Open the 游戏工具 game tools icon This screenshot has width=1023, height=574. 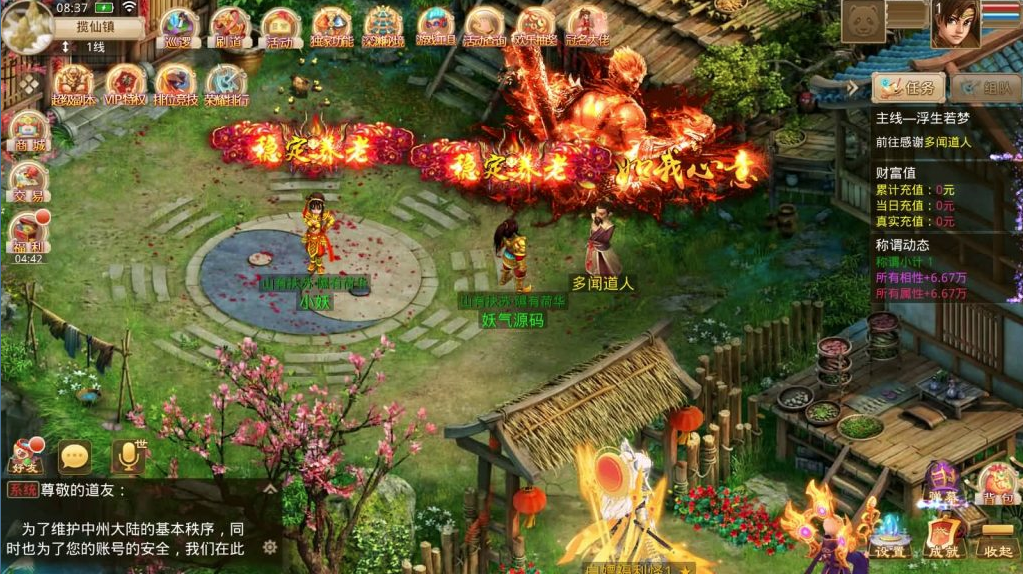click(x=435, y=28)
